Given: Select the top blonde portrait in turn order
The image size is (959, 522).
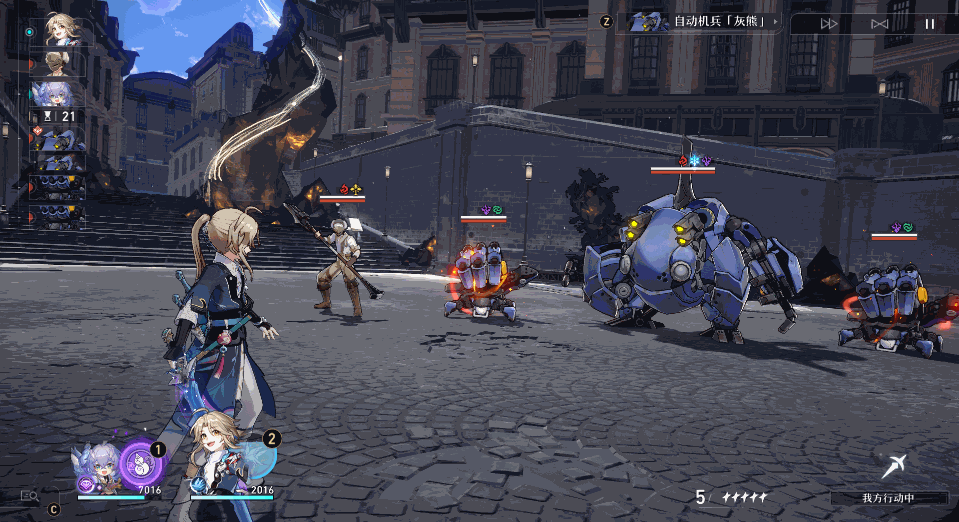Looking at the screenshot, I should click(x=61, y=31).
